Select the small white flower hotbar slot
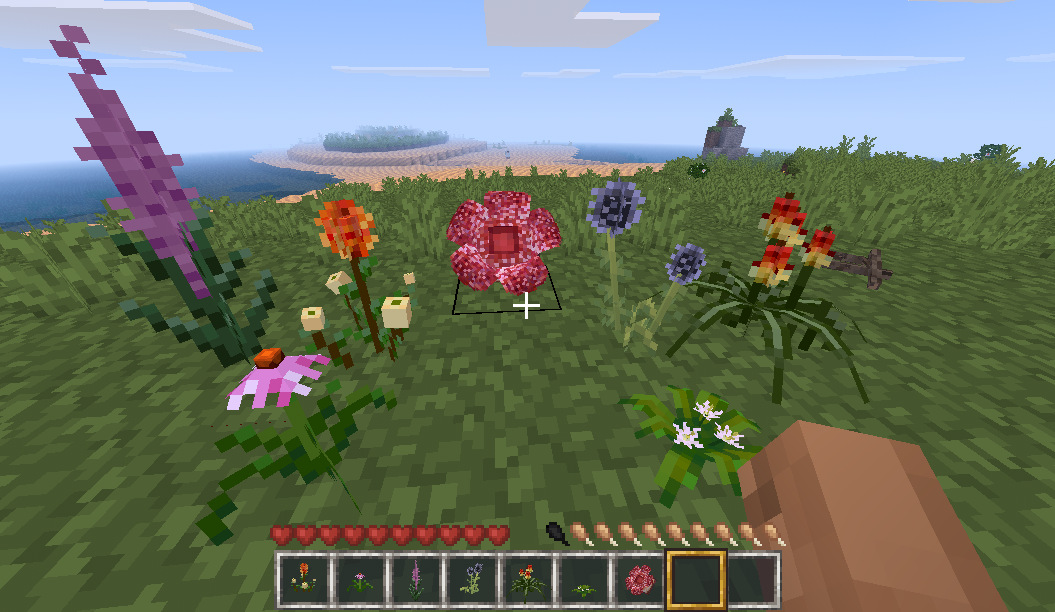 pyautogui.click(x=582, y=579)
